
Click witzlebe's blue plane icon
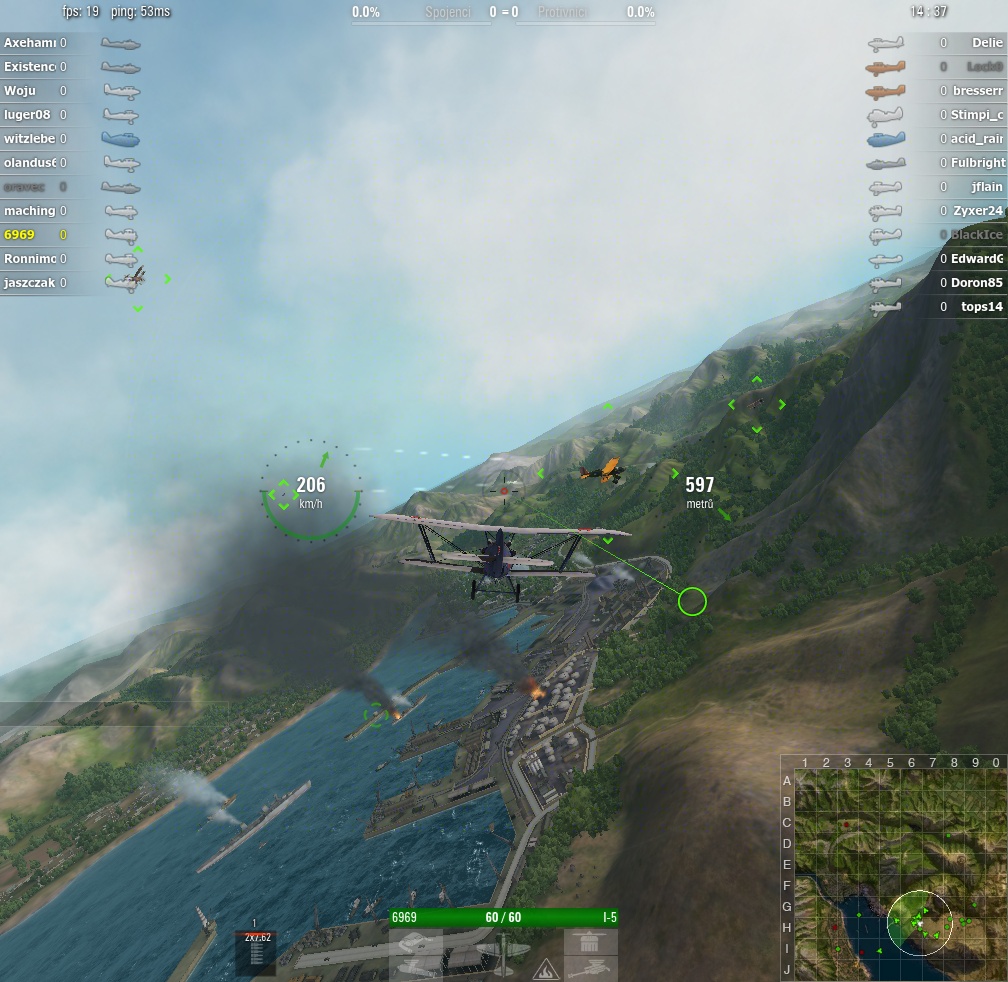point(120,139)
